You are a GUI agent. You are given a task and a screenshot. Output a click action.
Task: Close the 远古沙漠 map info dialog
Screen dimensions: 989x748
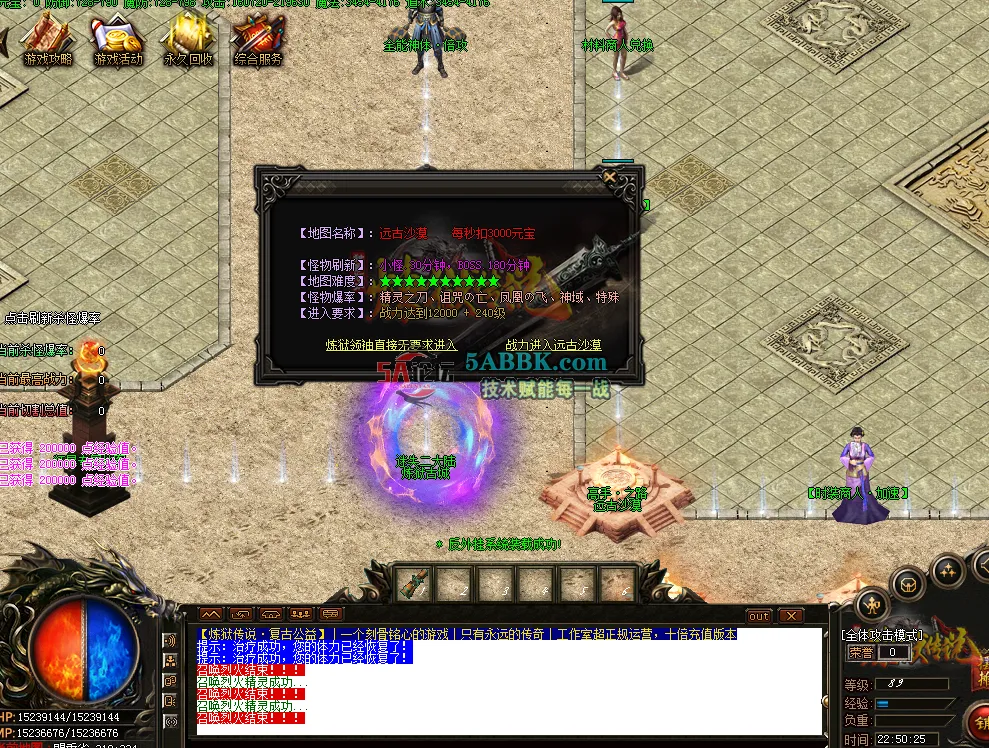click(610, 177)
